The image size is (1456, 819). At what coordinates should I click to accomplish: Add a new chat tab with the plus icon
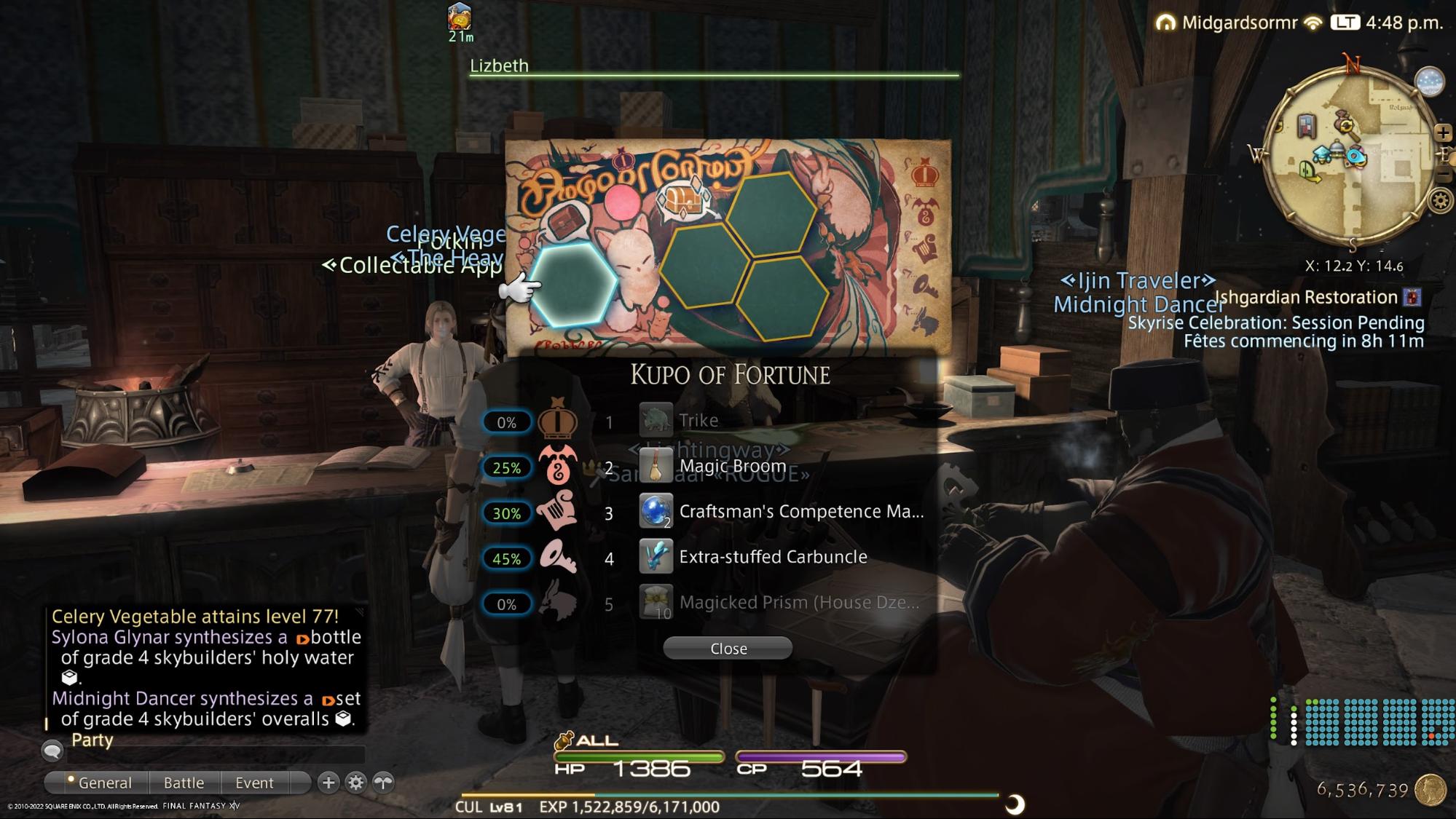(x=330, y=783)
